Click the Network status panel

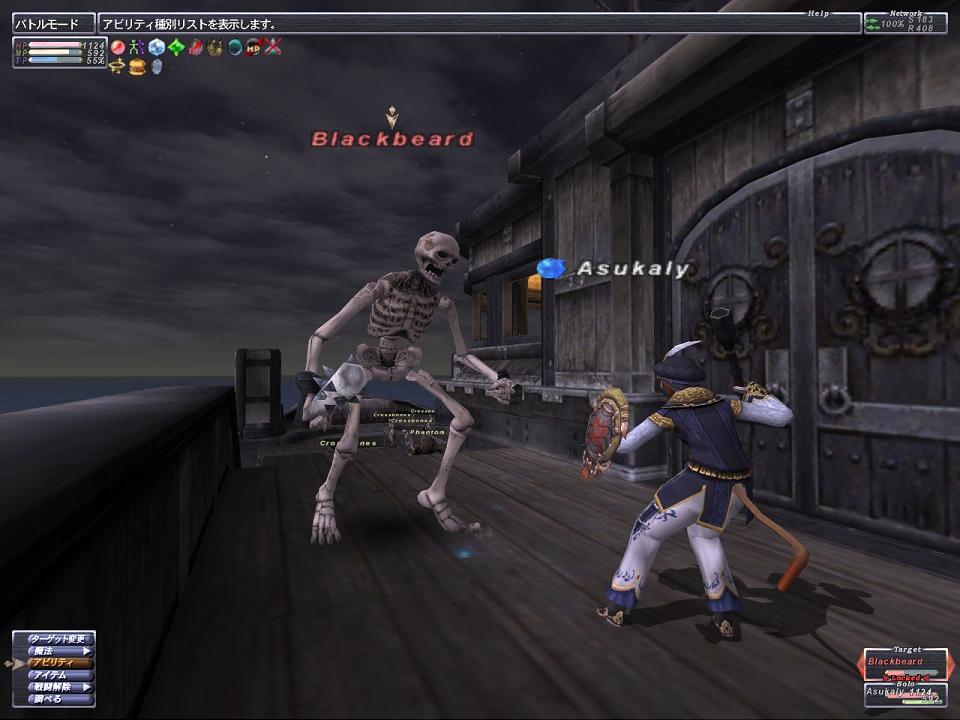pyautogui.click(x=904, y=23)
